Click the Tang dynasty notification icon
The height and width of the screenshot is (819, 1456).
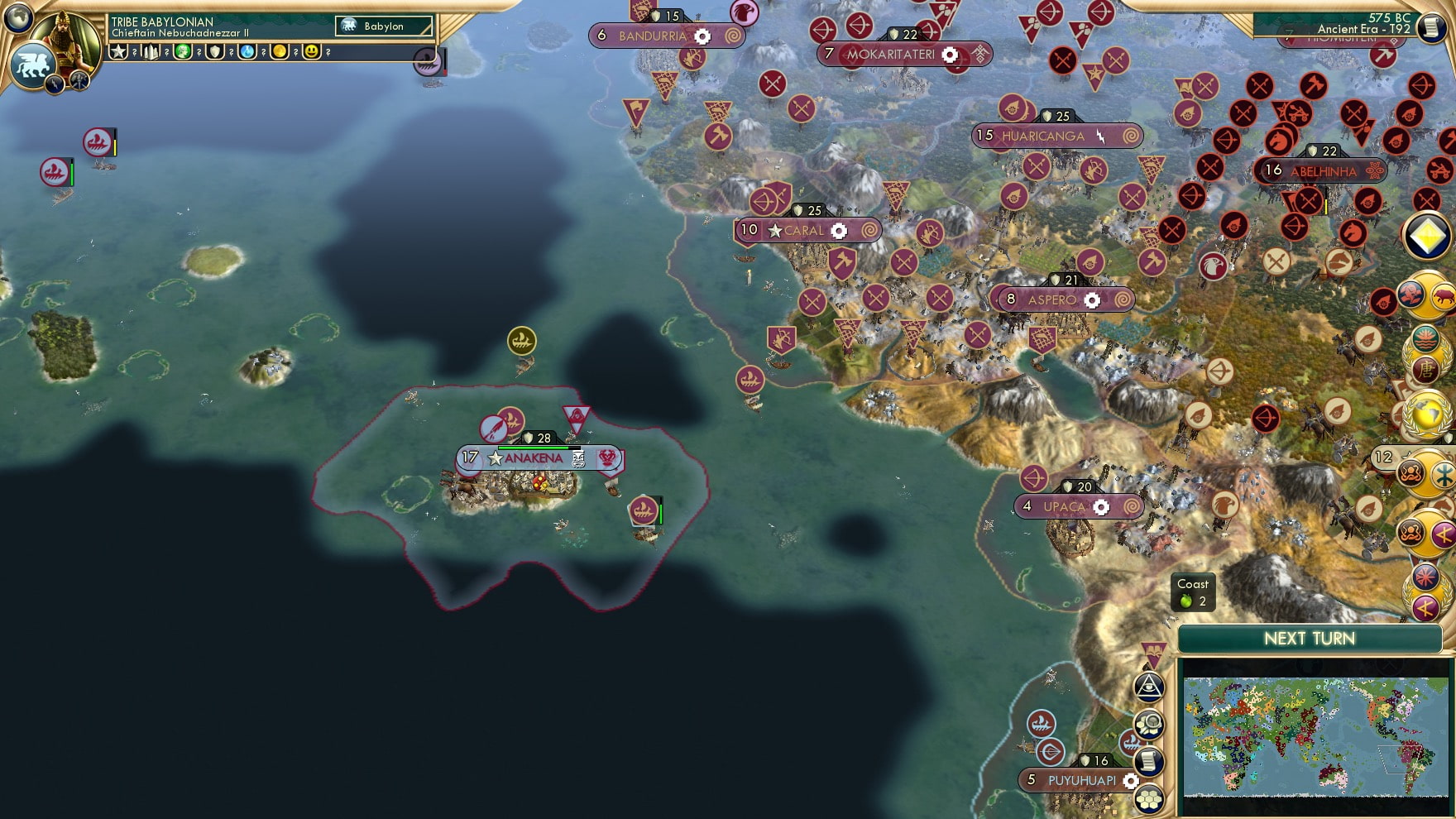point(1426,369)
